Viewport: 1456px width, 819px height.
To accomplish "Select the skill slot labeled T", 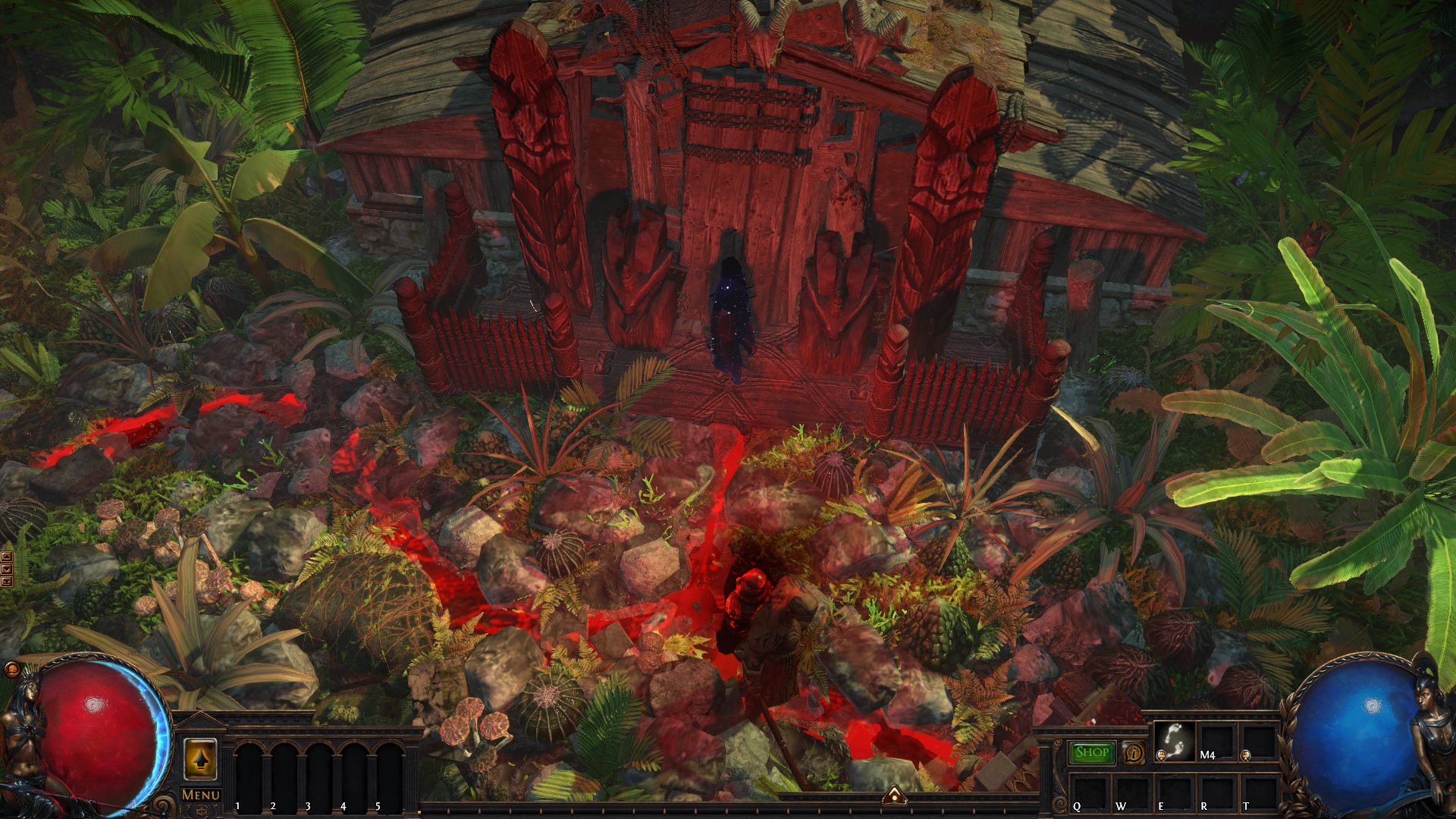I will tap(1259, 793).
